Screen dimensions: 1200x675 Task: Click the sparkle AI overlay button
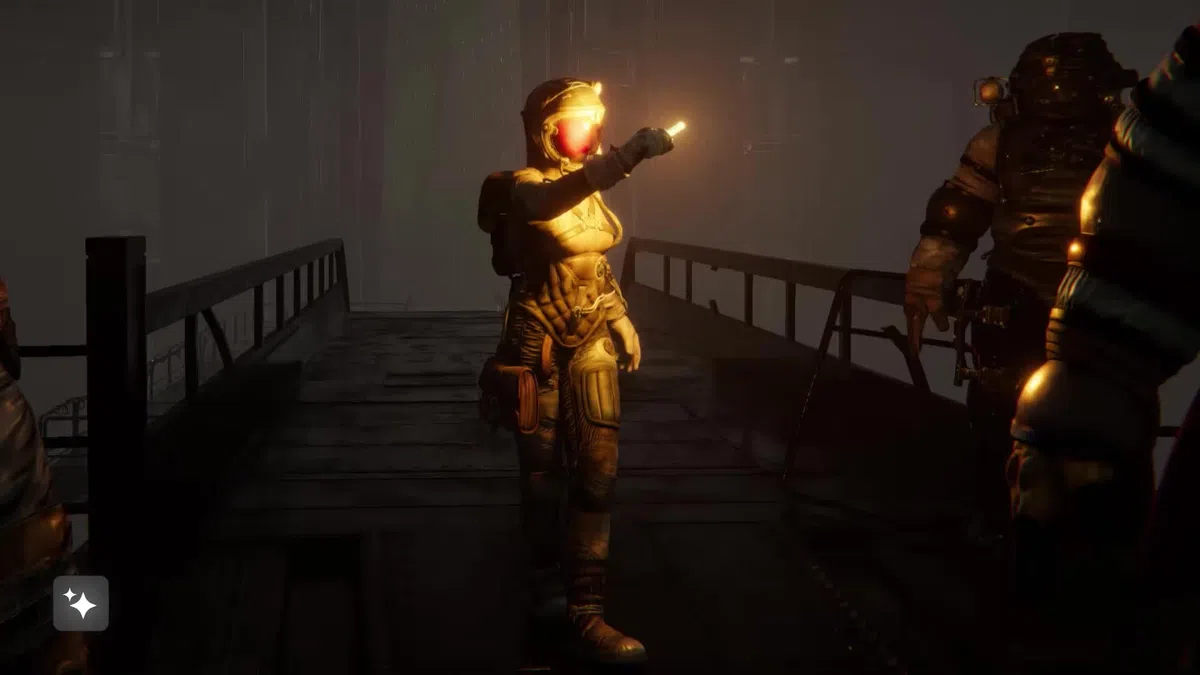(x=80, y=603)
